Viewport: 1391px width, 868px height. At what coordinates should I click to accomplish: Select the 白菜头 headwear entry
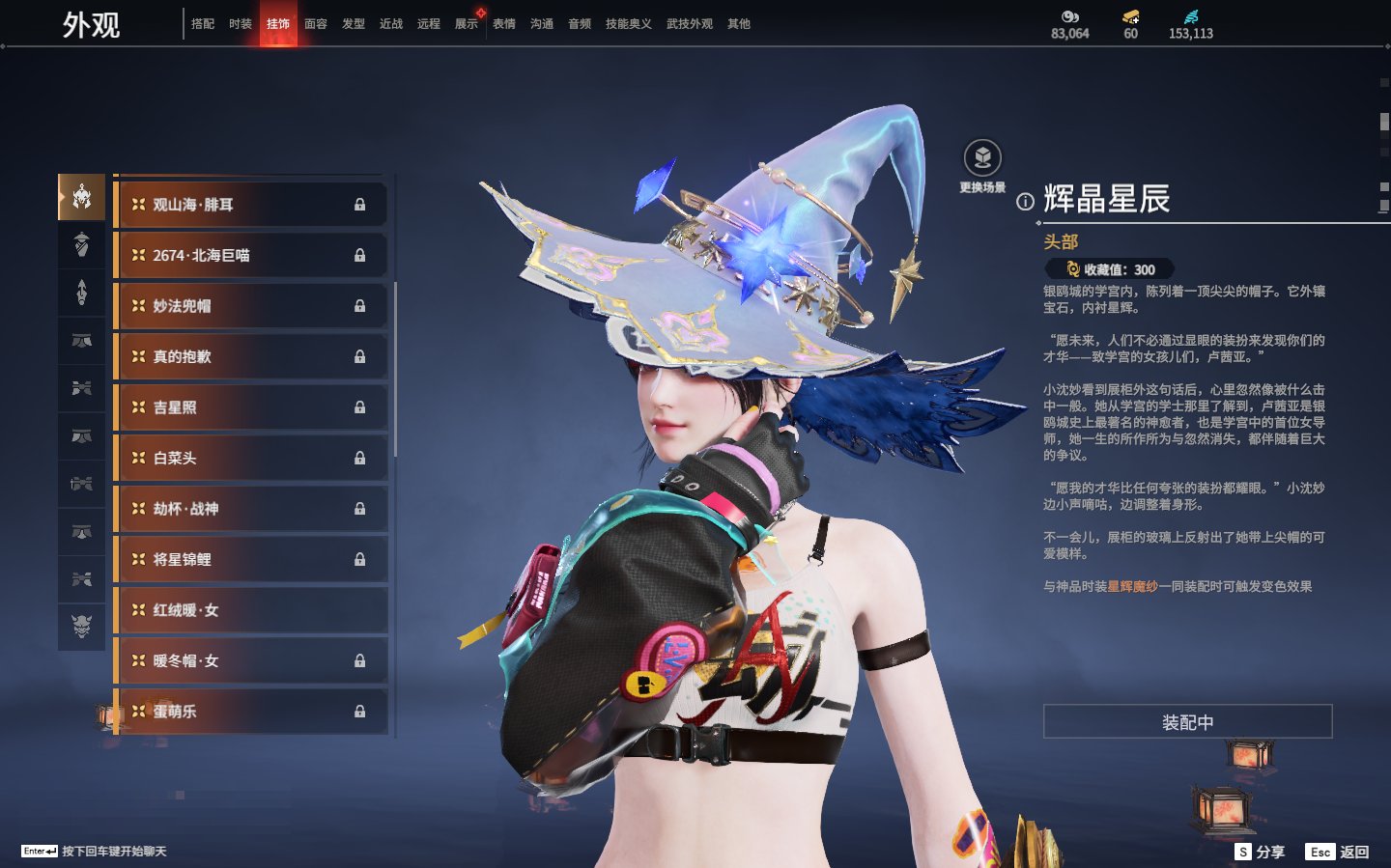tap(251, 459)
